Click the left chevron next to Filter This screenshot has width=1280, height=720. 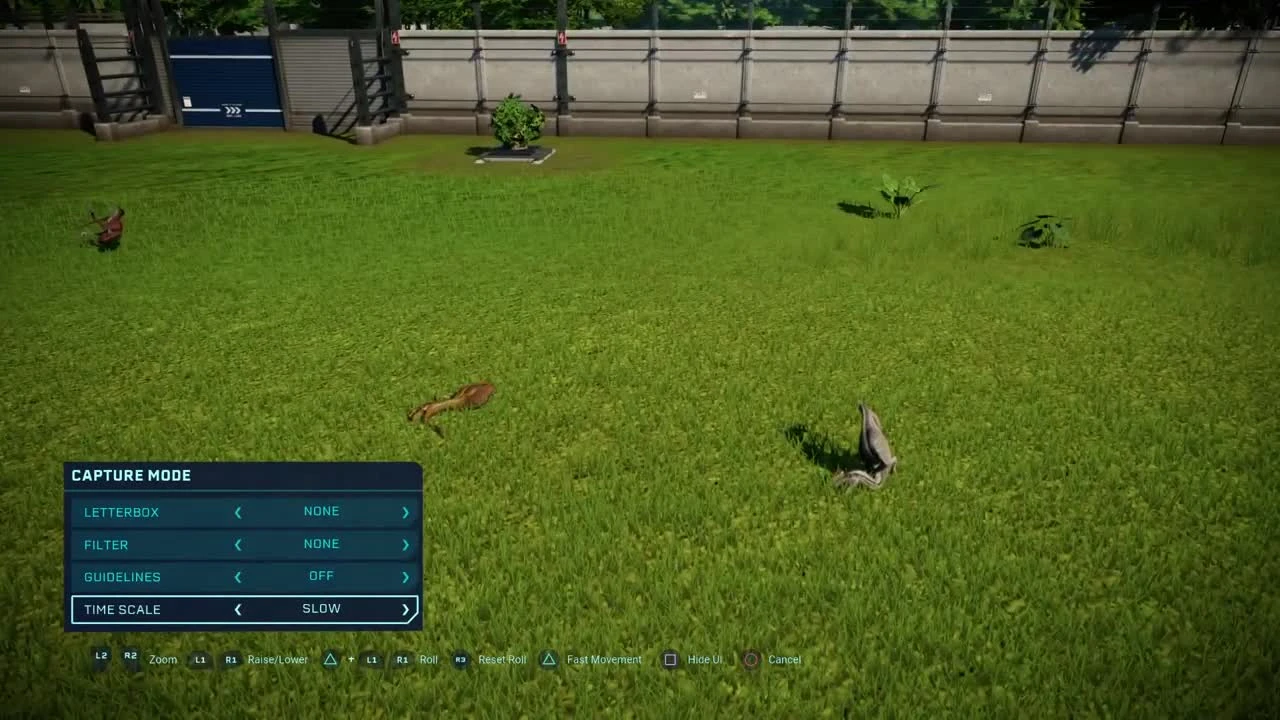click(x=238, y=544)
